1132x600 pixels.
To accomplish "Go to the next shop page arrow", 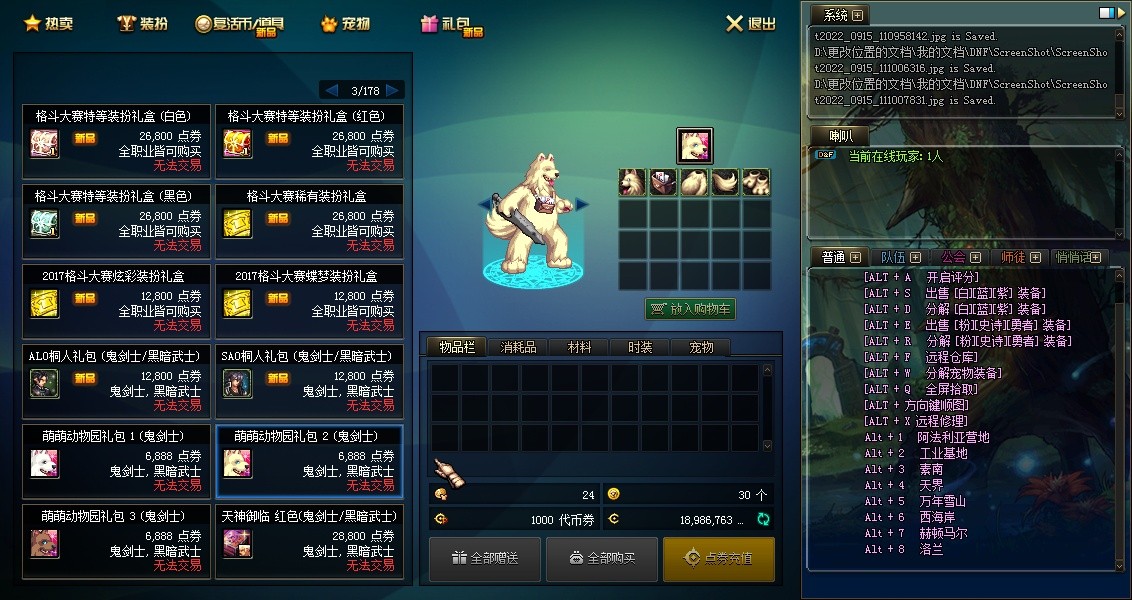I will coord(394,90).
